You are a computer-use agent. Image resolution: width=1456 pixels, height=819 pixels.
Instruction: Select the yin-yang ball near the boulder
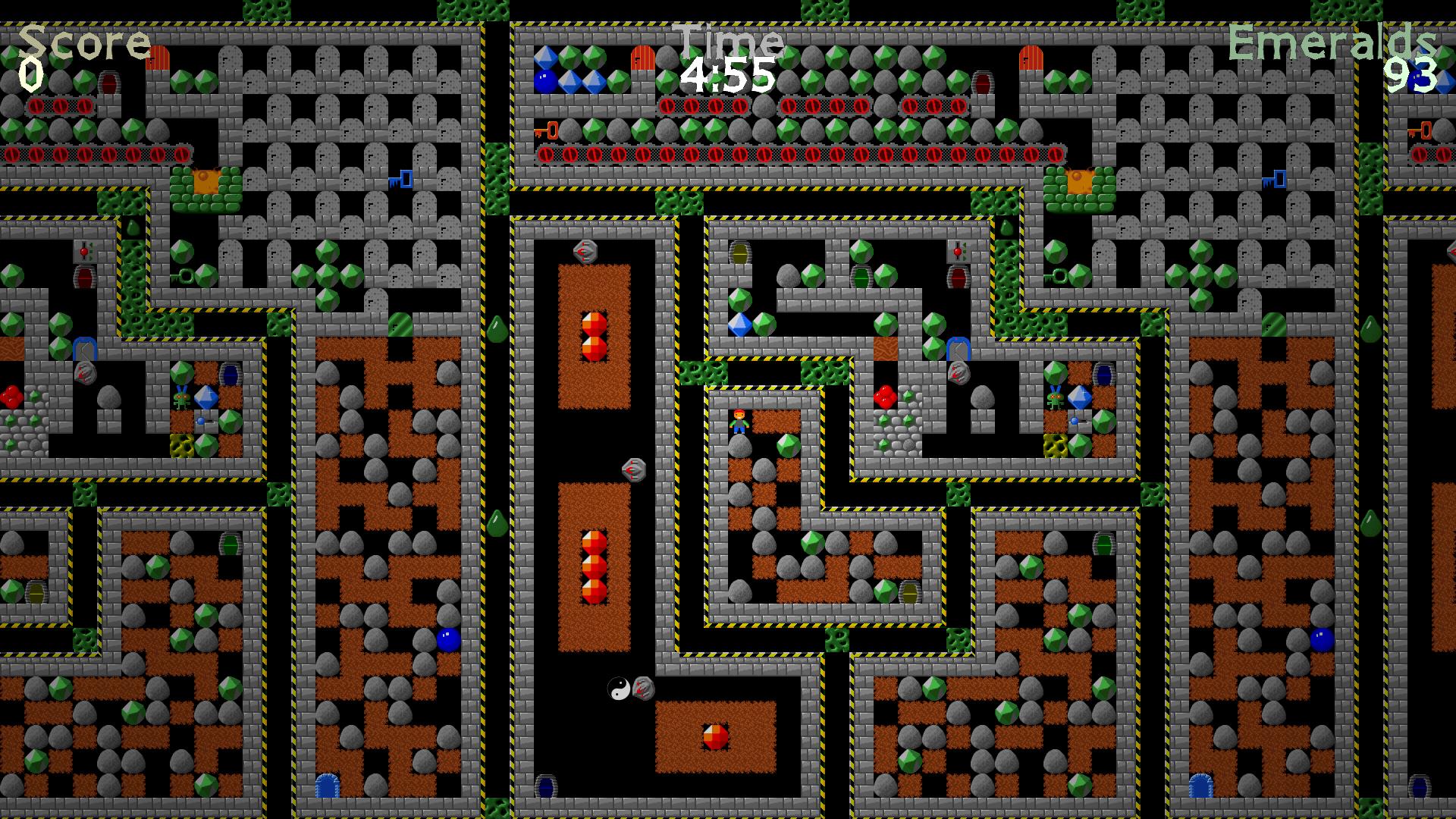(620, 687)
